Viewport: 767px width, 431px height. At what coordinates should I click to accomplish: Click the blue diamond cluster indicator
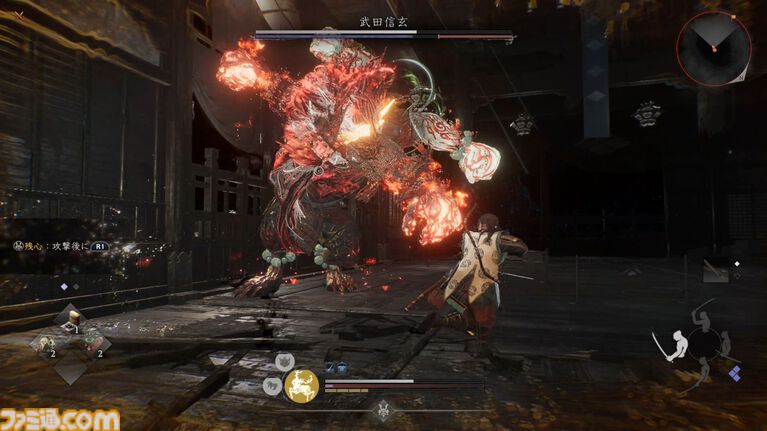click(x=735, y=373)
